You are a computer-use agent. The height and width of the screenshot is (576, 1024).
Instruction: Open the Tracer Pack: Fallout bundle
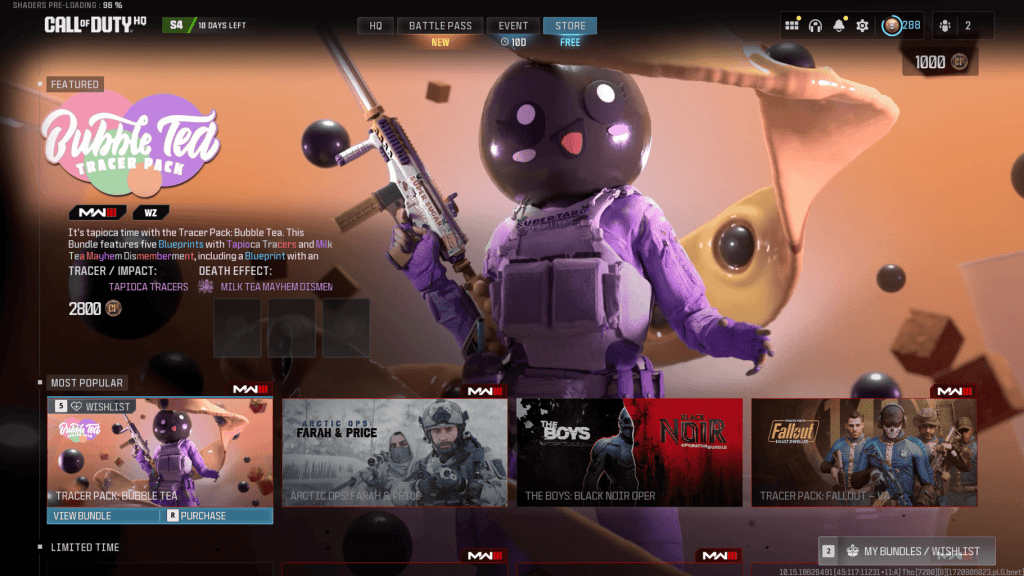tap(864, 452)
